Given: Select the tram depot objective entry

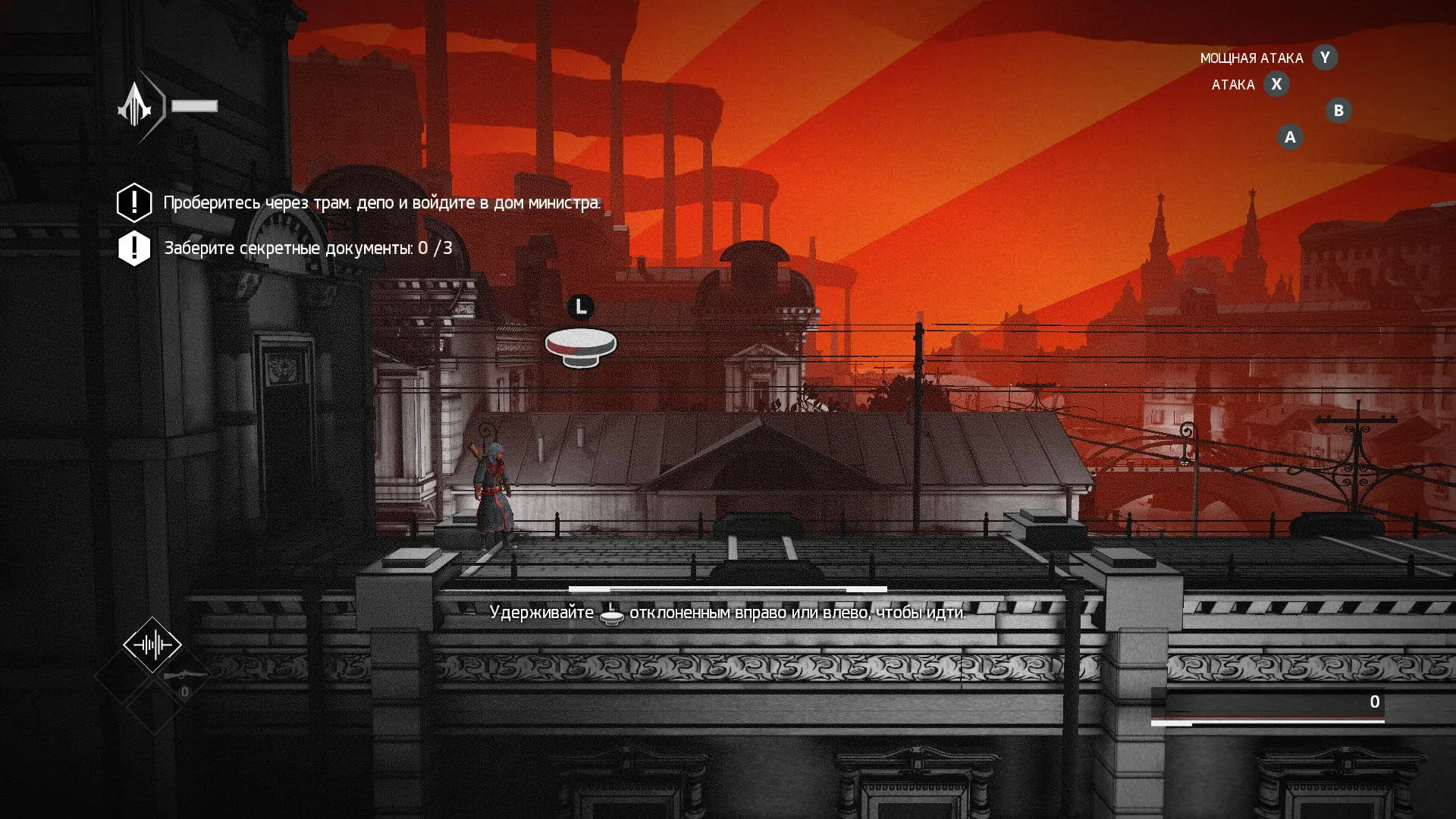Looking at the screenshot, I should (x=381, y=203).
